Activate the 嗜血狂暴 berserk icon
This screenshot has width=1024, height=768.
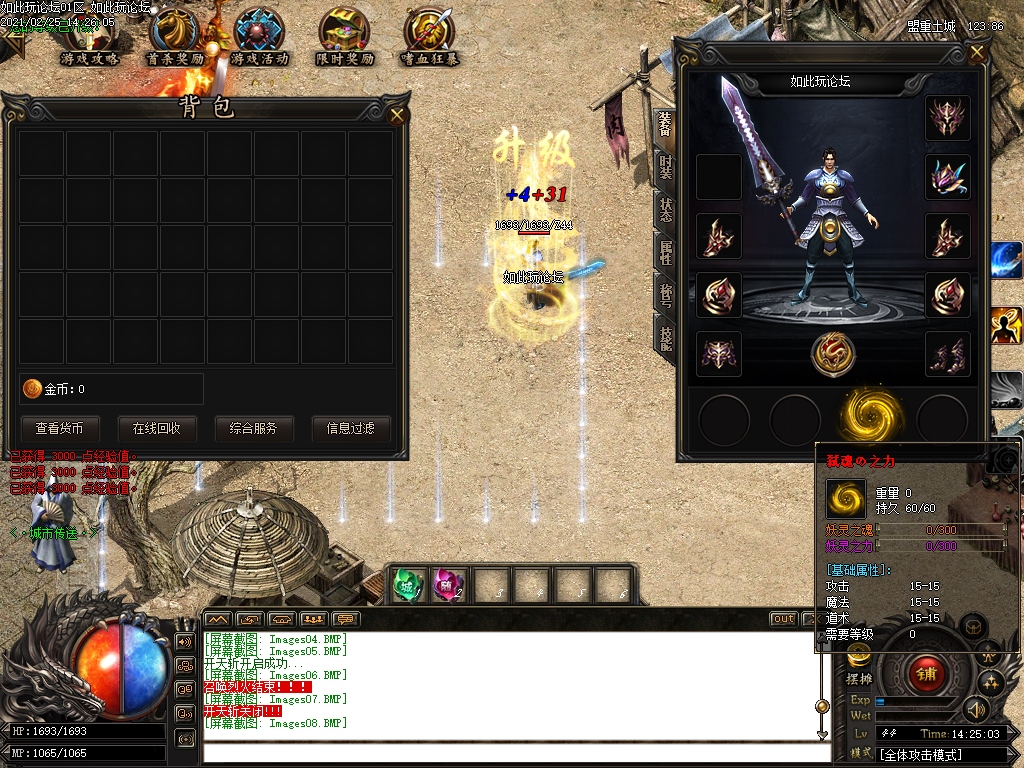coord(429,36)
